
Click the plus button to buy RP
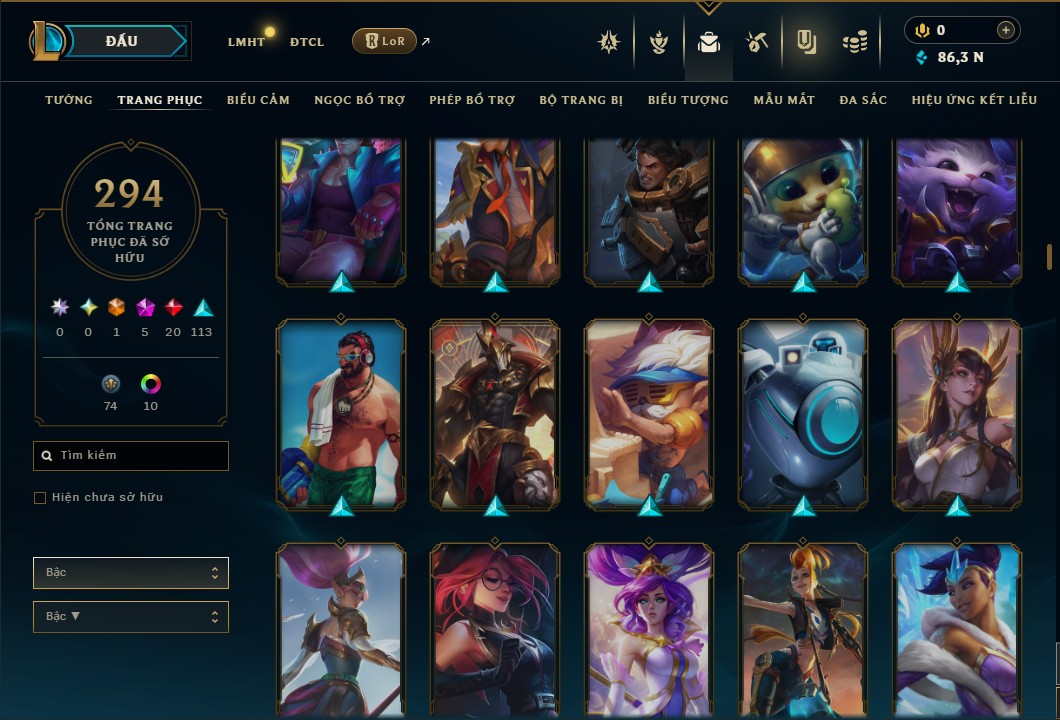point(1005,31)
